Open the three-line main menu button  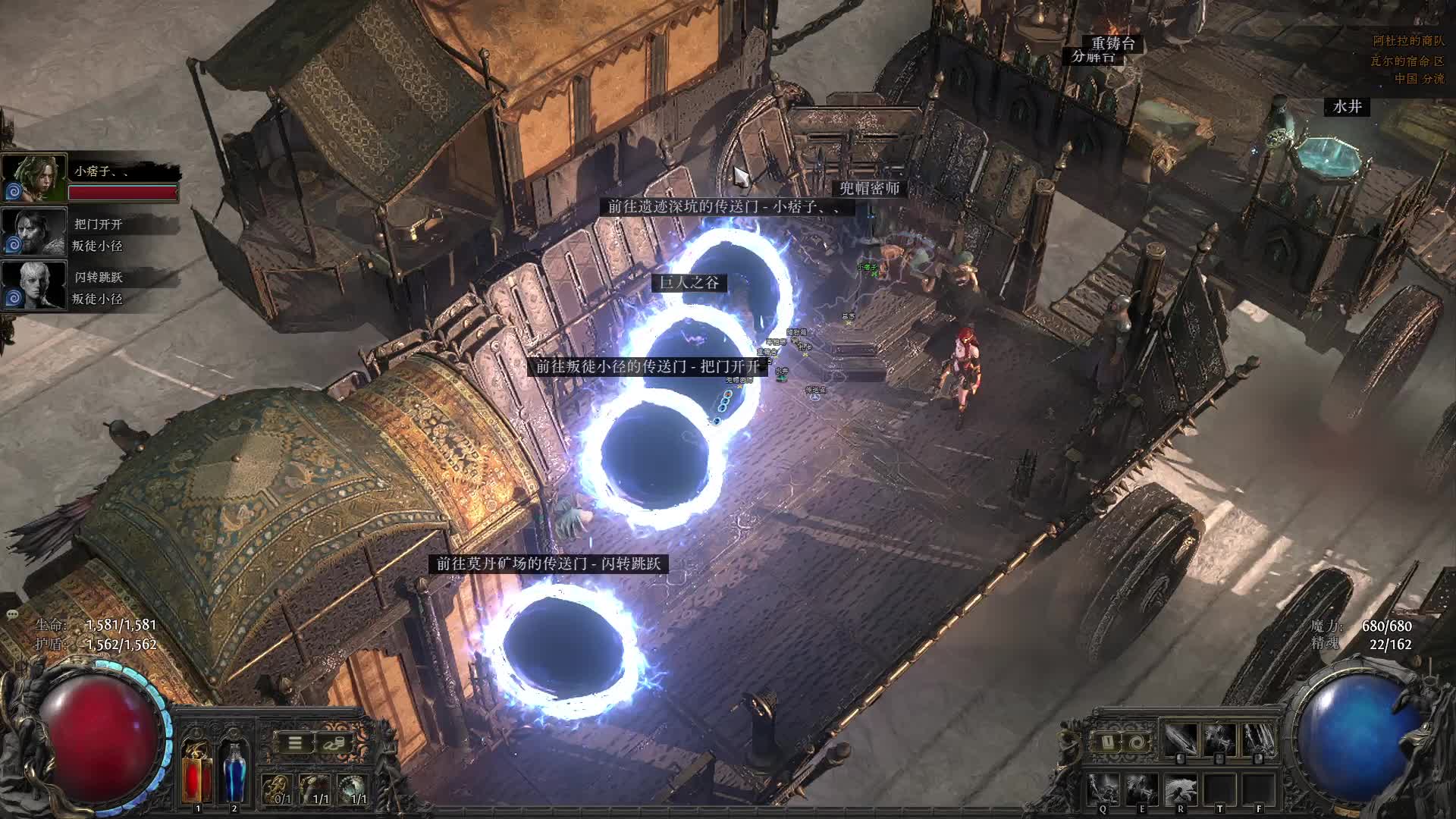(295, 743)
